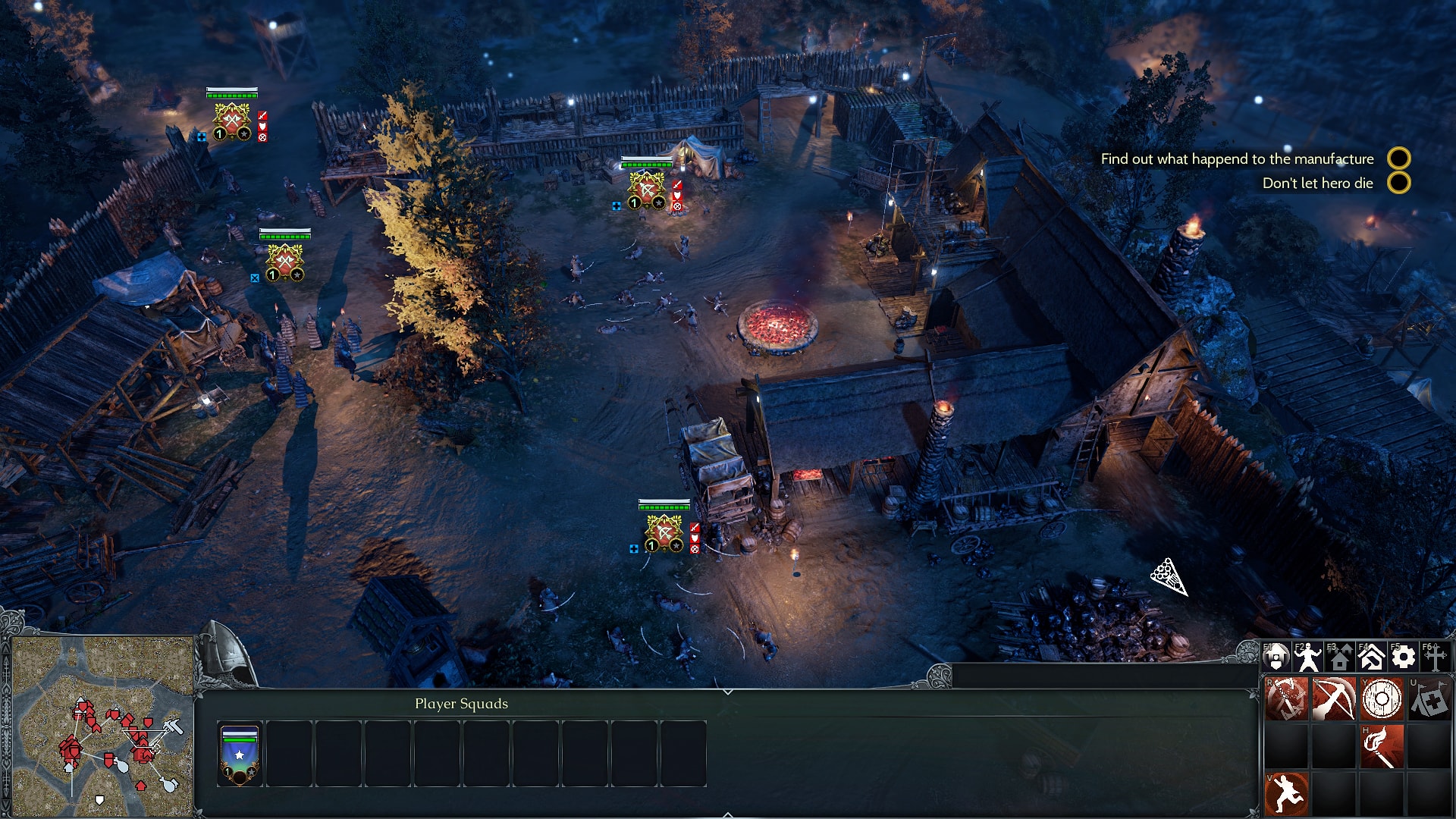
Task: Open the F3 buildings panel
Action: pyautogui.click(x=1340, y=657)
